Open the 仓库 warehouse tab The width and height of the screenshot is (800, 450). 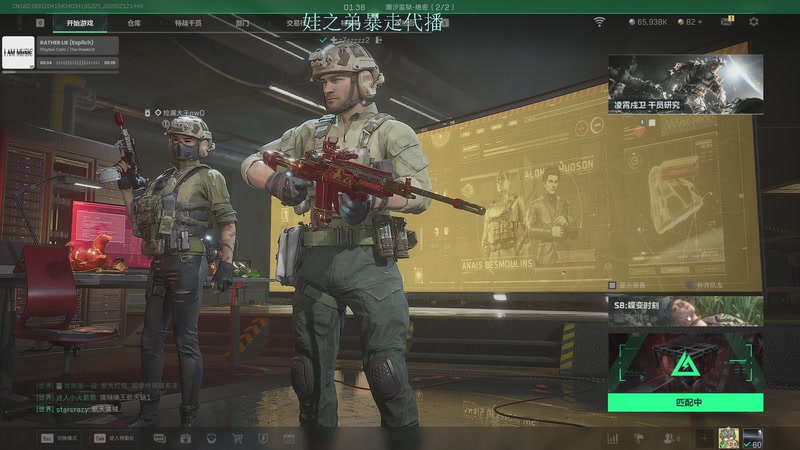coord(134,22)
